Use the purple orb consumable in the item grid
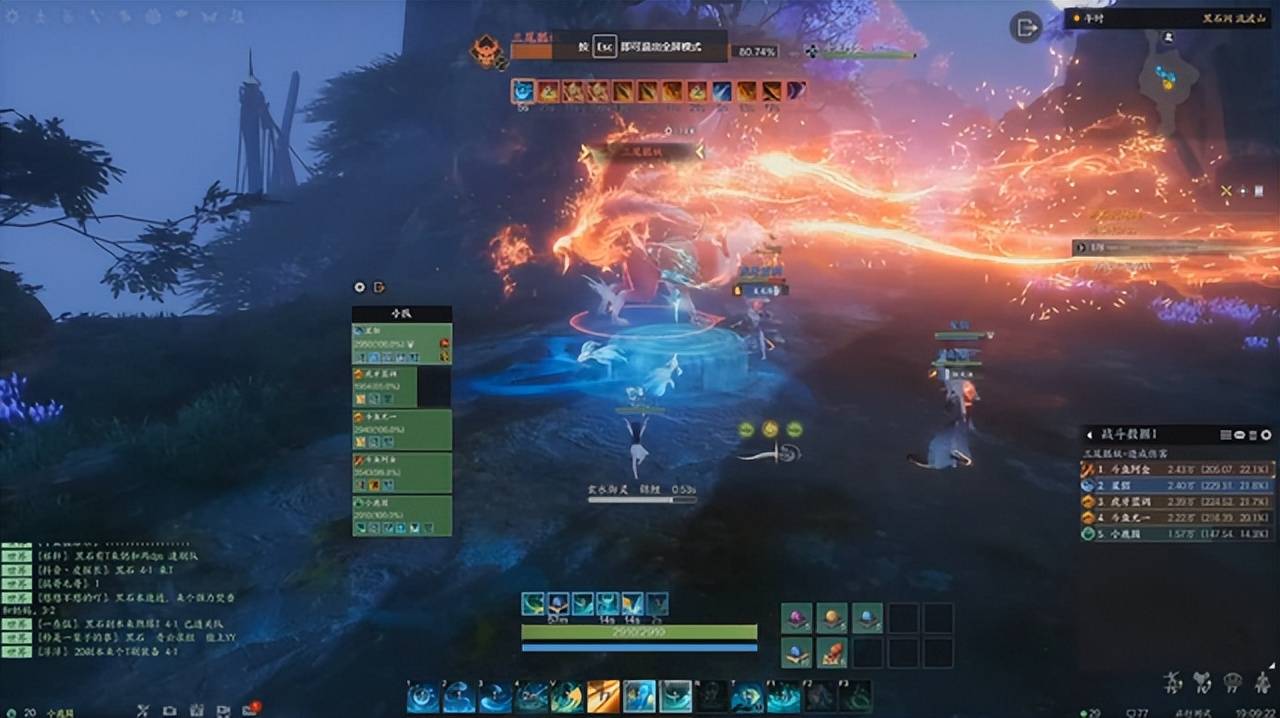Screen dimensions: 1280x718 [x=796, y=618]
